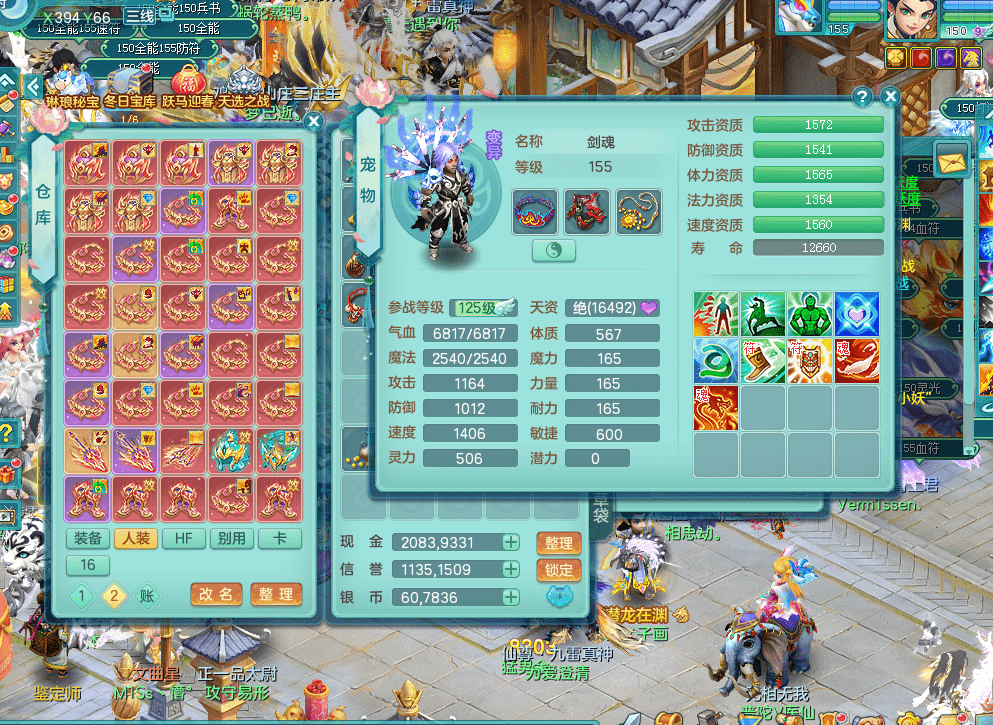This screenshot has width=993, height=725.
Task: Select the pet's red armor equipment slot
Action: pyautogui.click(x=587, y=212)
